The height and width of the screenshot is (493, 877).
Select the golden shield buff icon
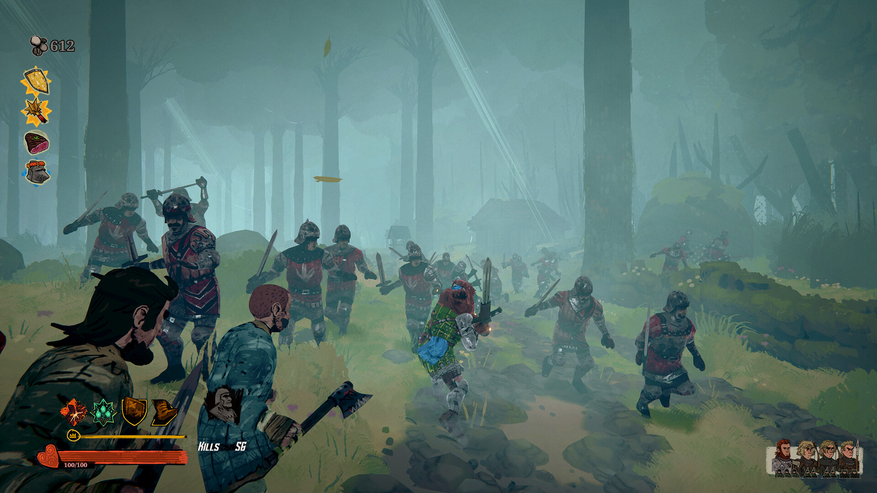tap(37, 81)
